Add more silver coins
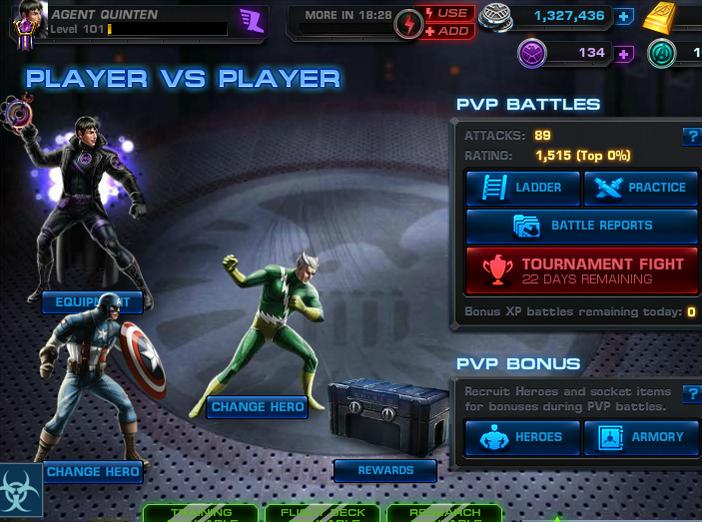702x522 pixels. [x=625, y=17]
